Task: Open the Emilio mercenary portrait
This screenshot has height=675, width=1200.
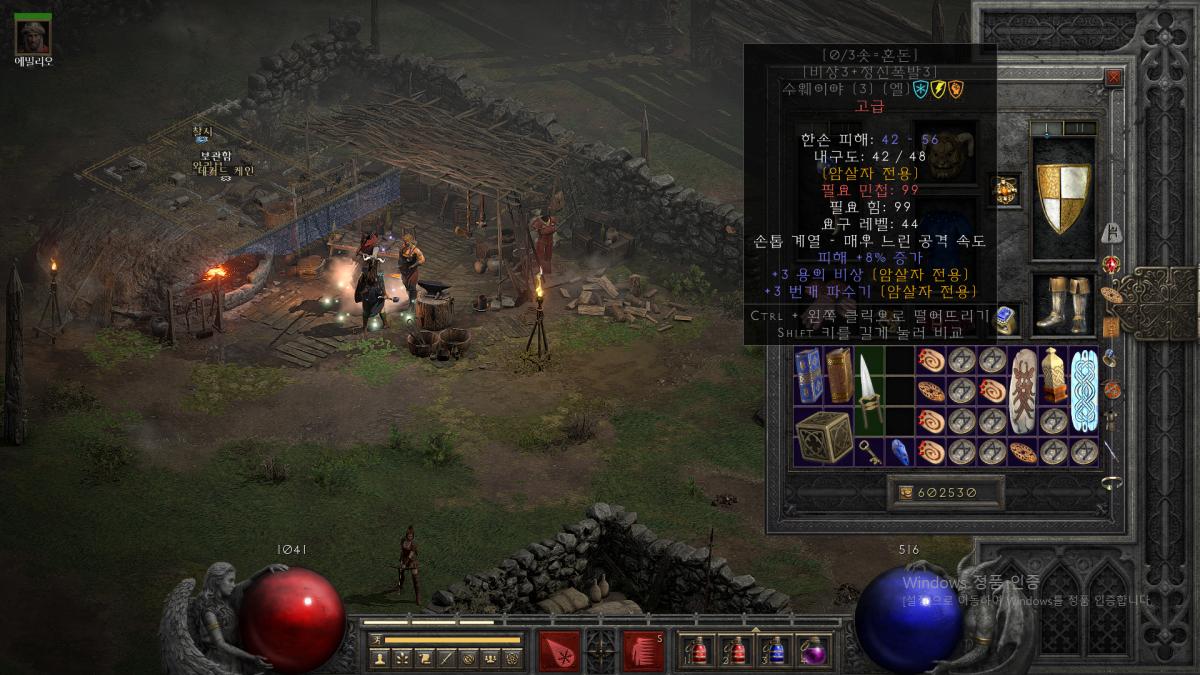Action: tap(33, 36)
